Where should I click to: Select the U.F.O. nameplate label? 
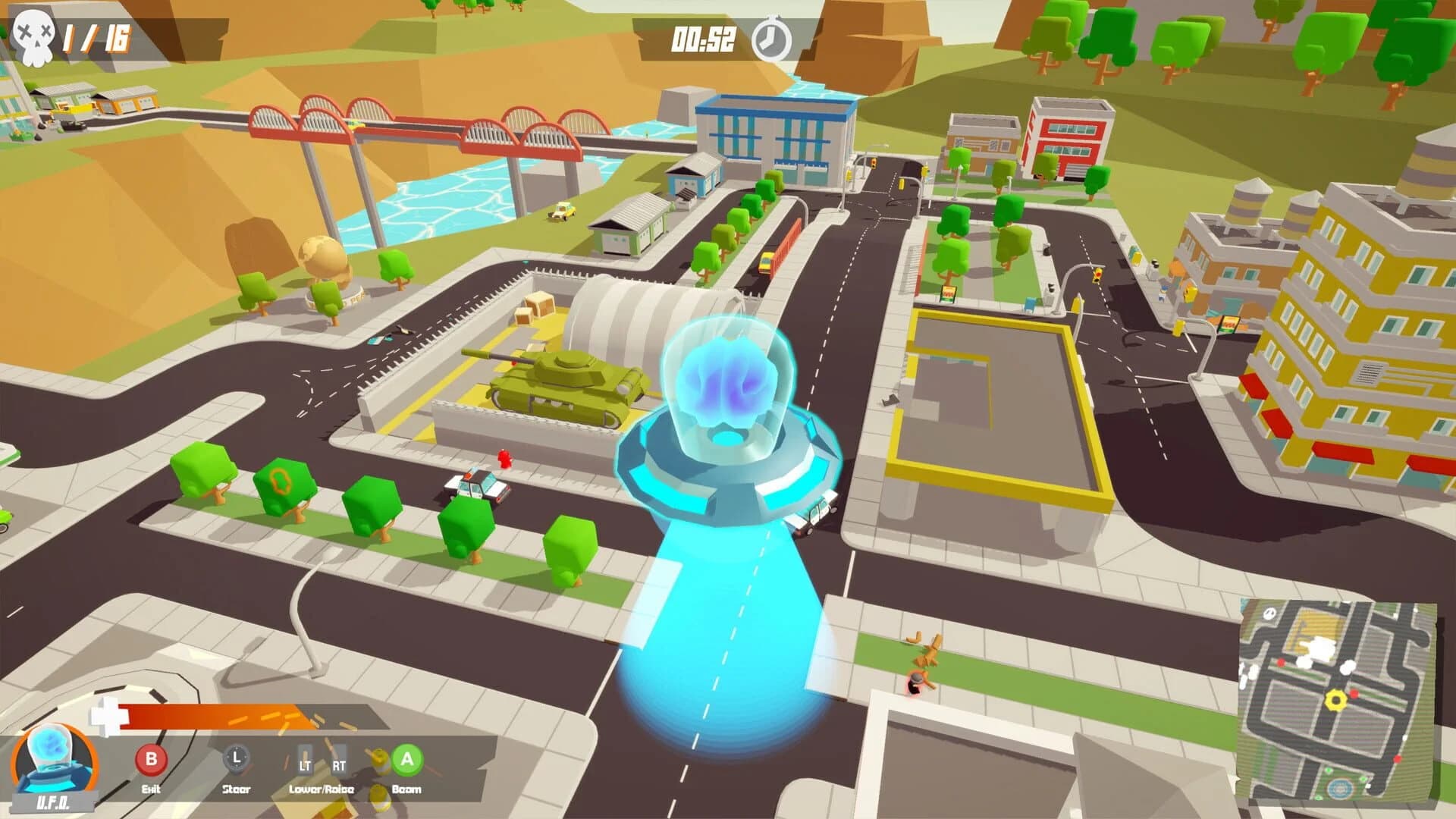54,802
